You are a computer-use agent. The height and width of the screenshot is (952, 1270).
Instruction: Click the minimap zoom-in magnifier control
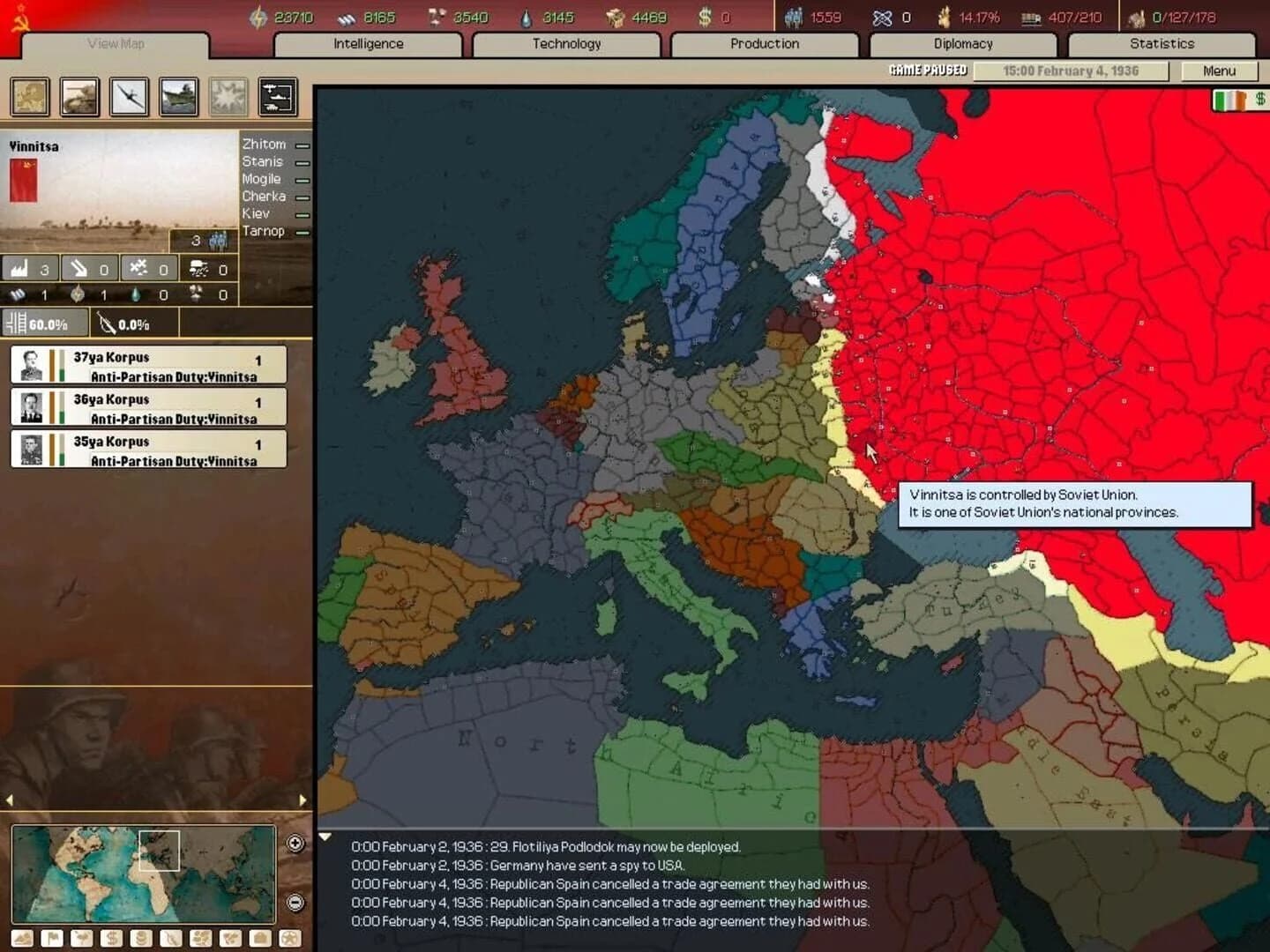(x=295, y=843)
